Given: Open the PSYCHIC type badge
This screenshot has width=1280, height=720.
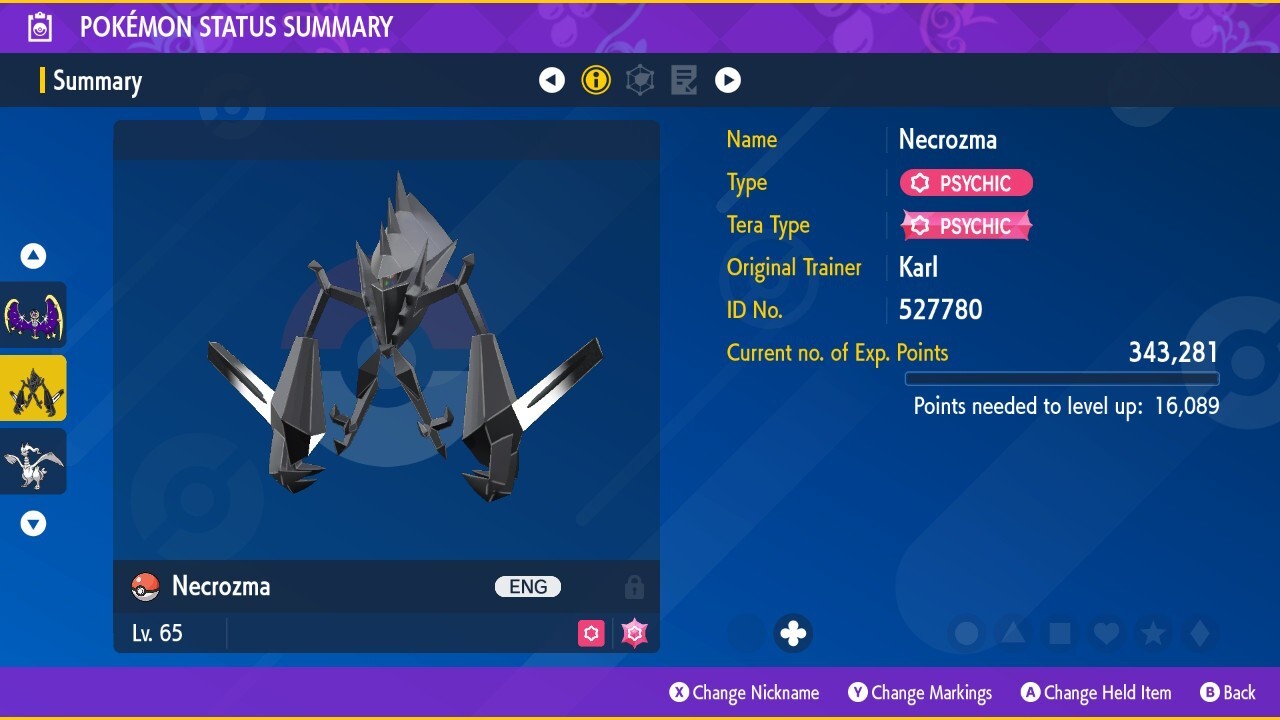Looking at the screenshot, I should pos(966,183).
